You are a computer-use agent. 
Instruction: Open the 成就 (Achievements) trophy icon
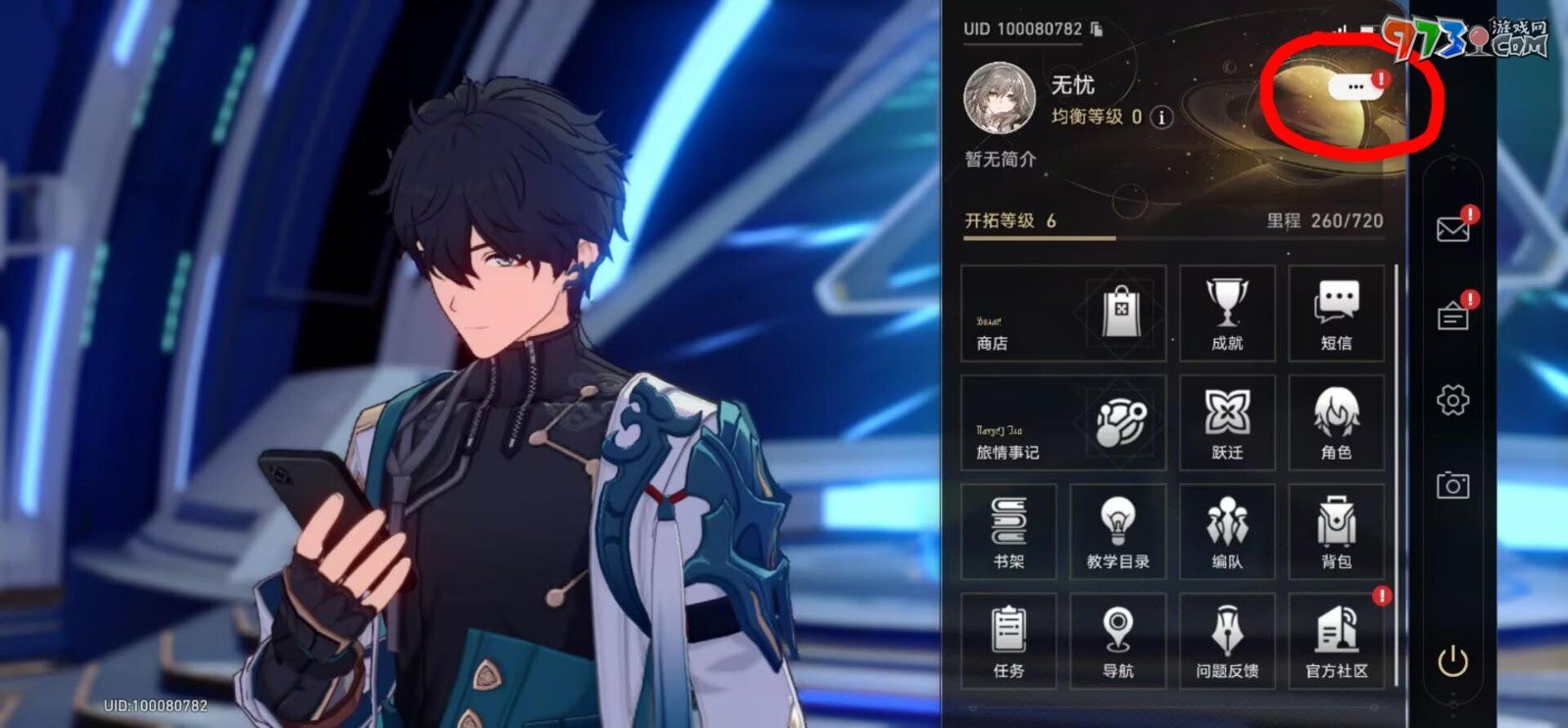(x=1227, y=312)
